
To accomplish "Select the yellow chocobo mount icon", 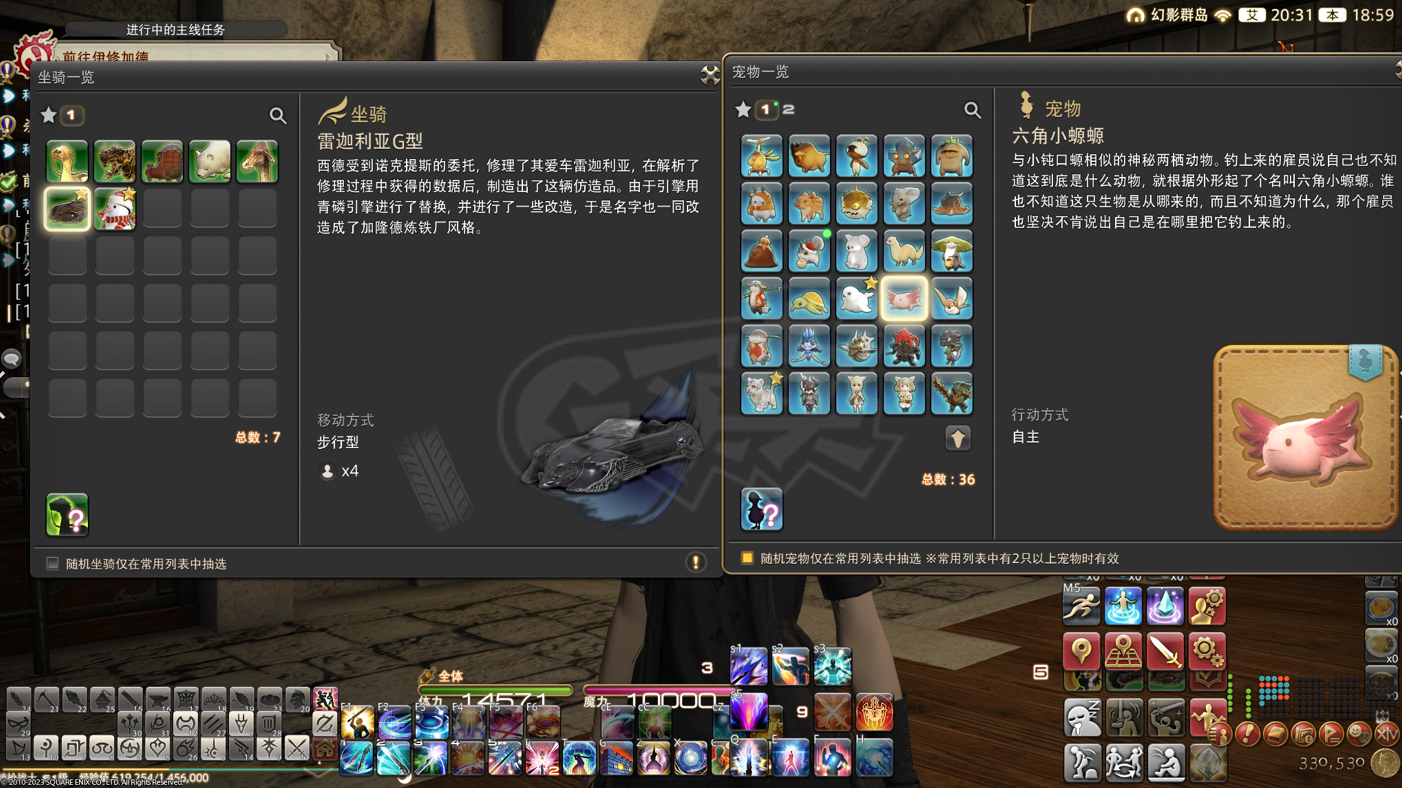I will (66, 160).
